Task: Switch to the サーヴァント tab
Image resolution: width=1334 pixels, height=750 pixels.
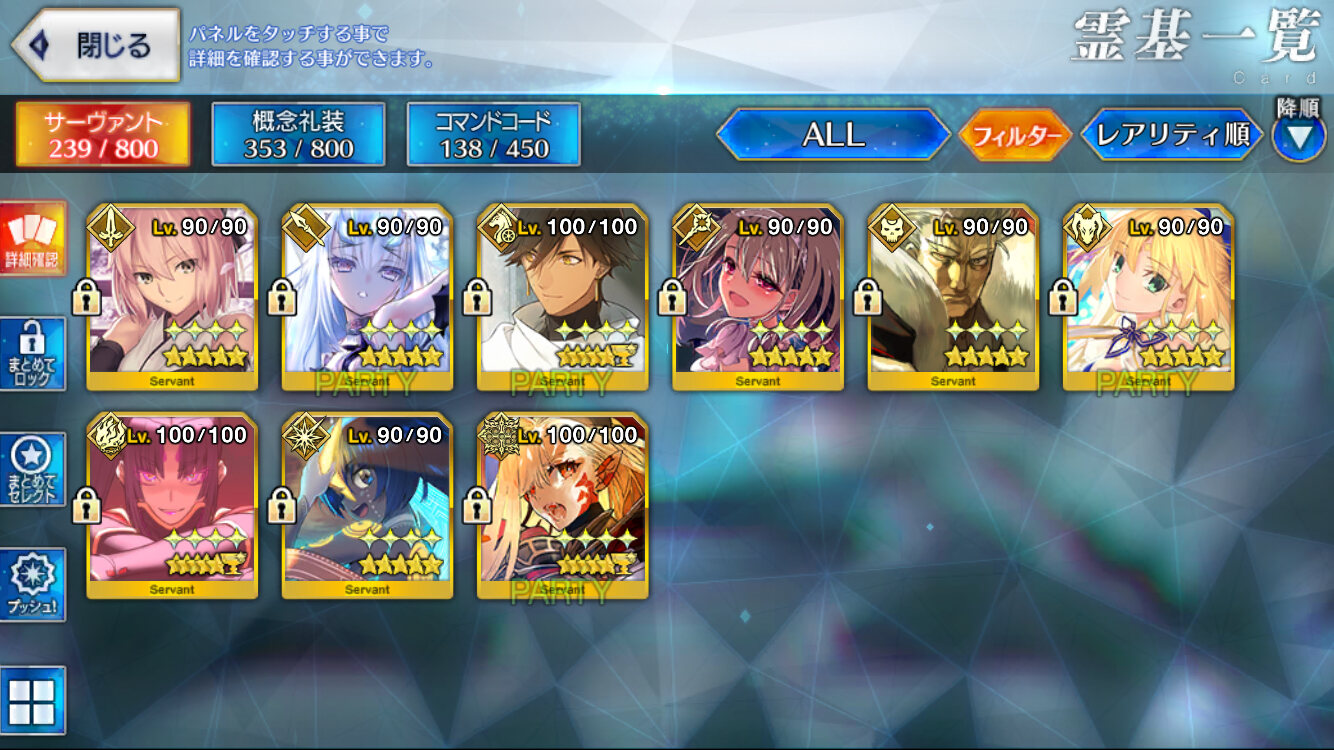Action: [x=102, y=134]
